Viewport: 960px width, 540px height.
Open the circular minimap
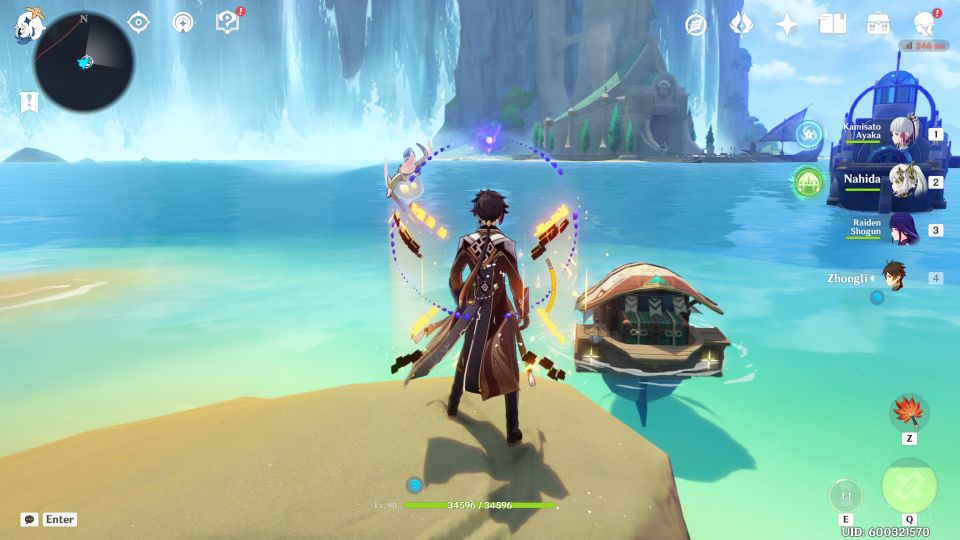click(x=84, y=60)
